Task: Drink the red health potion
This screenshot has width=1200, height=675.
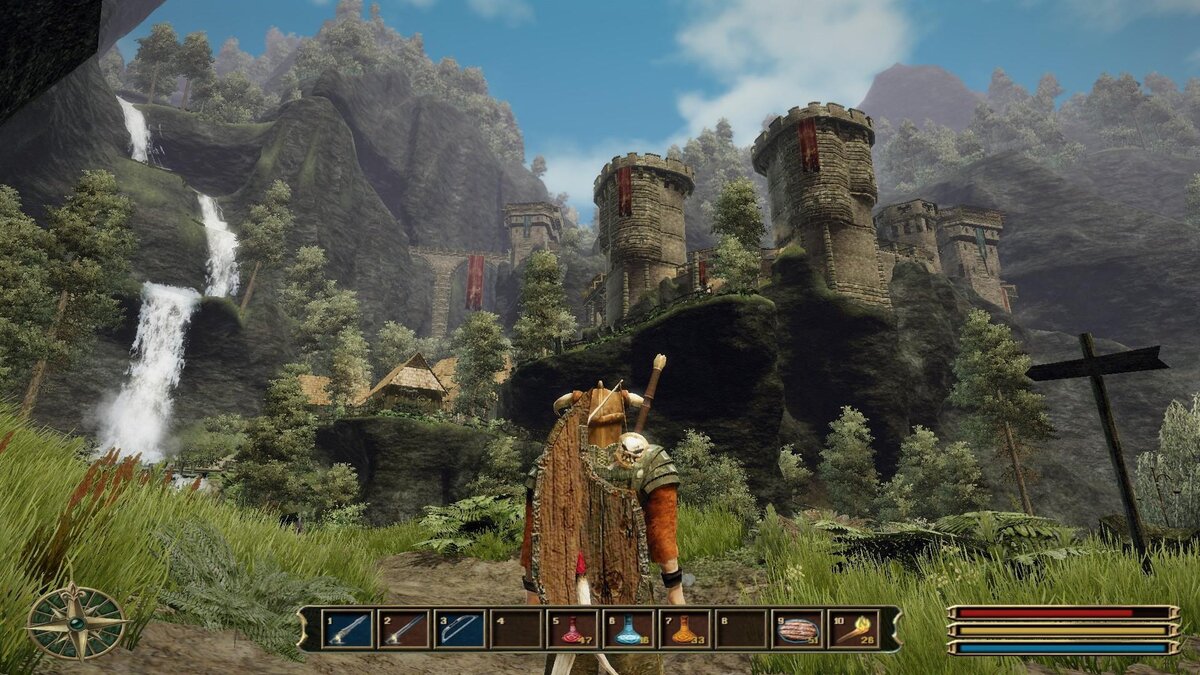Action: [x=572, y=629]
